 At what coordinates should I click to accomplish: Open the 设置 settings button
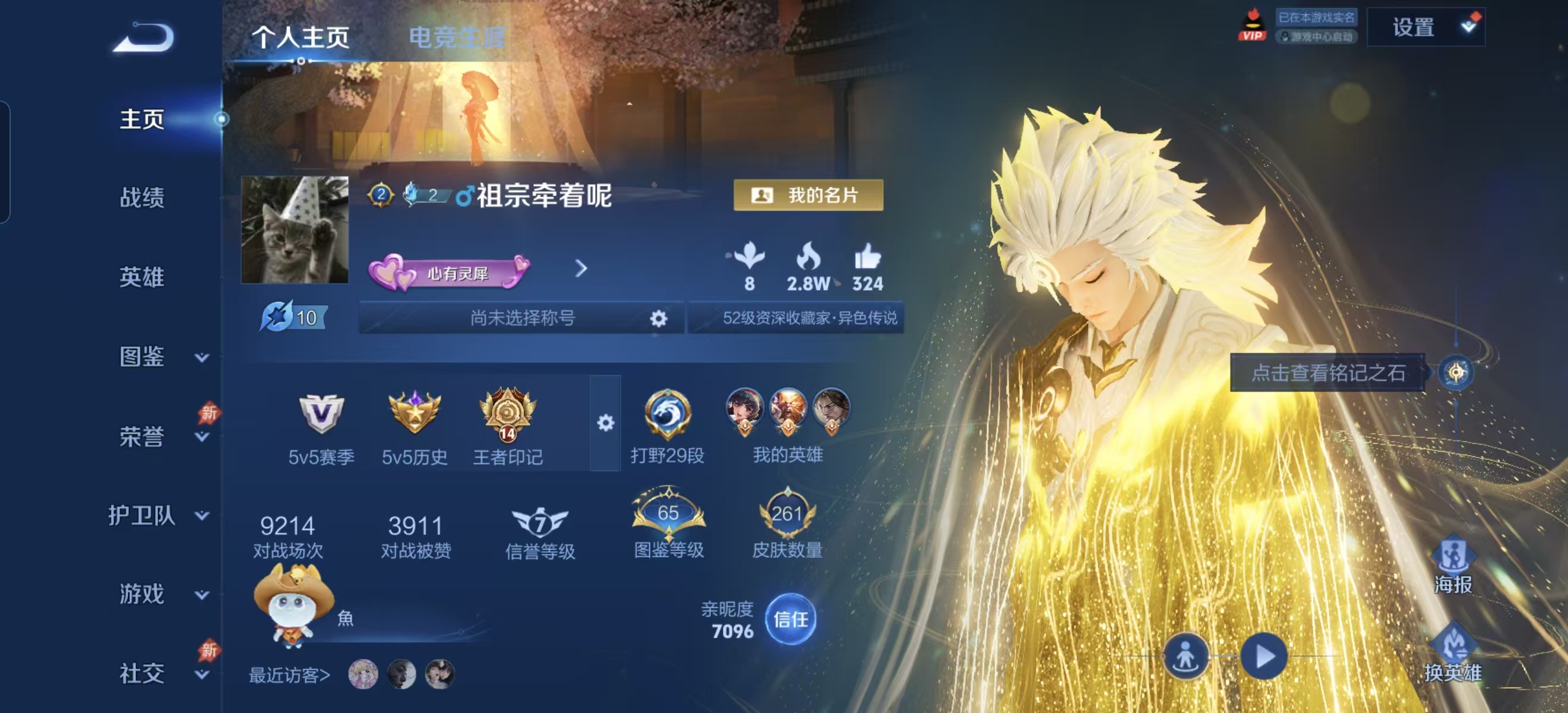(x=1425, y=27)
